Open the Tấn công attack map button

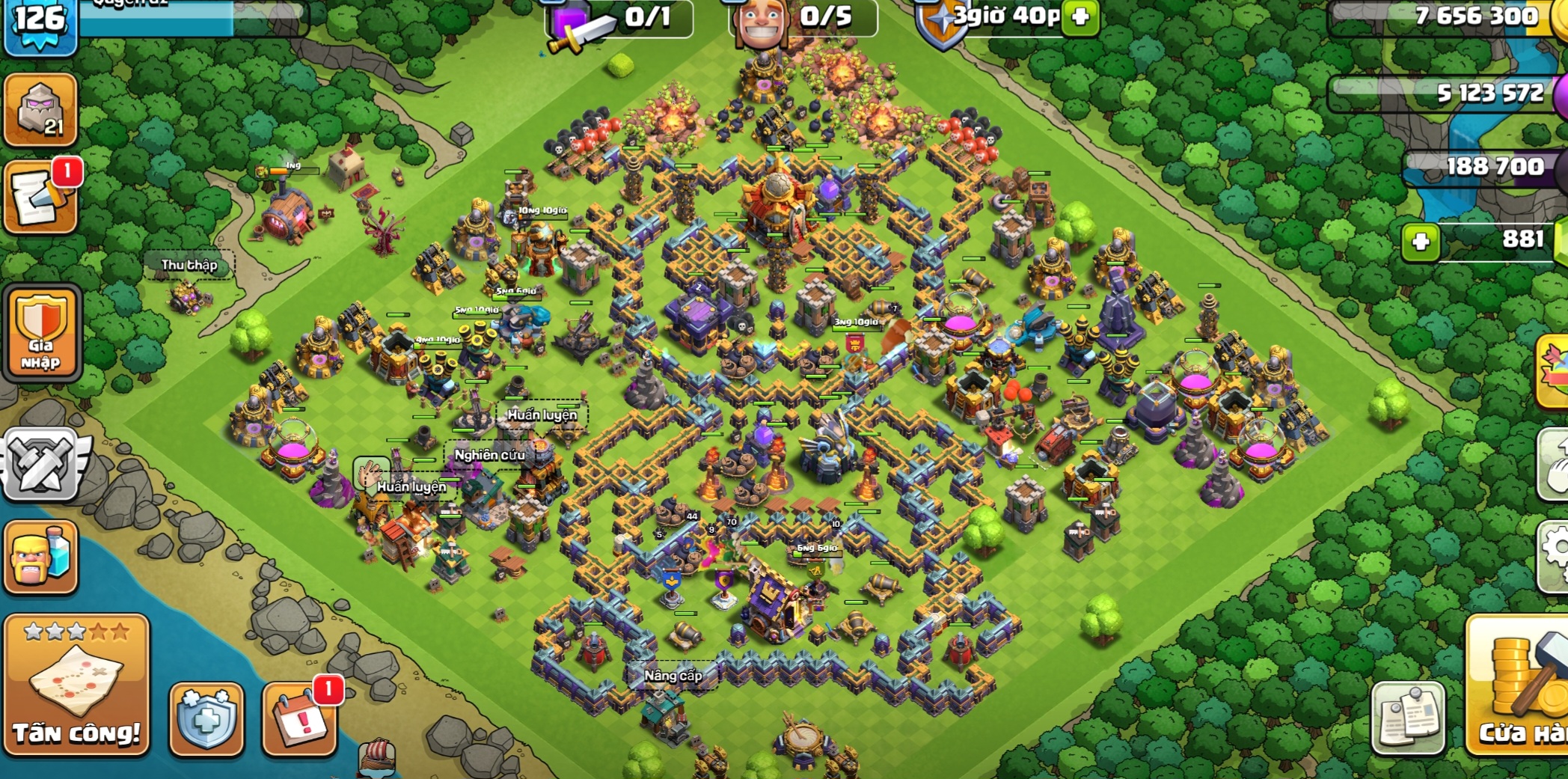(x=76, y=685)
